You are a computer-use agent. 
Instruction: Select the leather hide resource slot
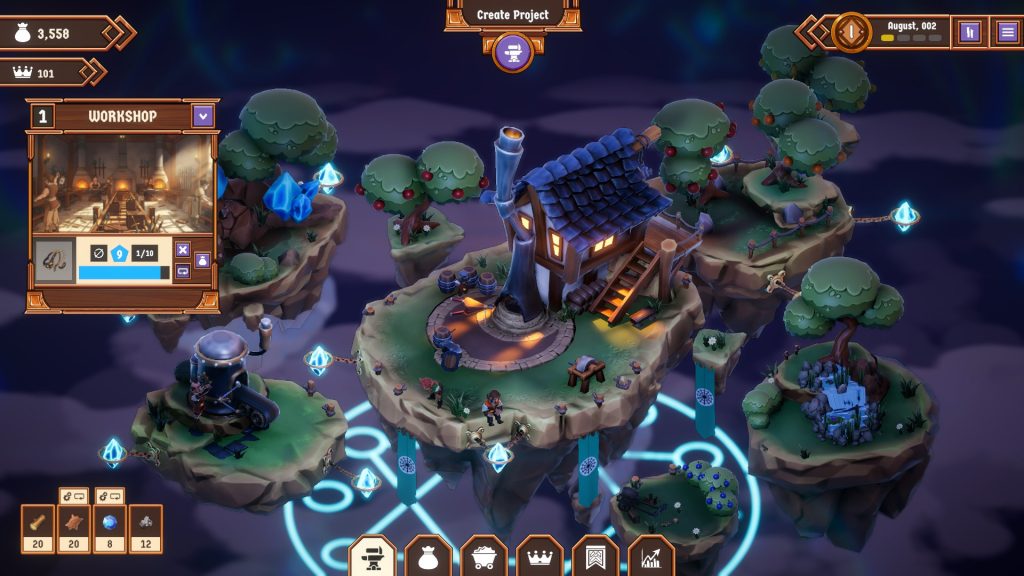(74, 528)
